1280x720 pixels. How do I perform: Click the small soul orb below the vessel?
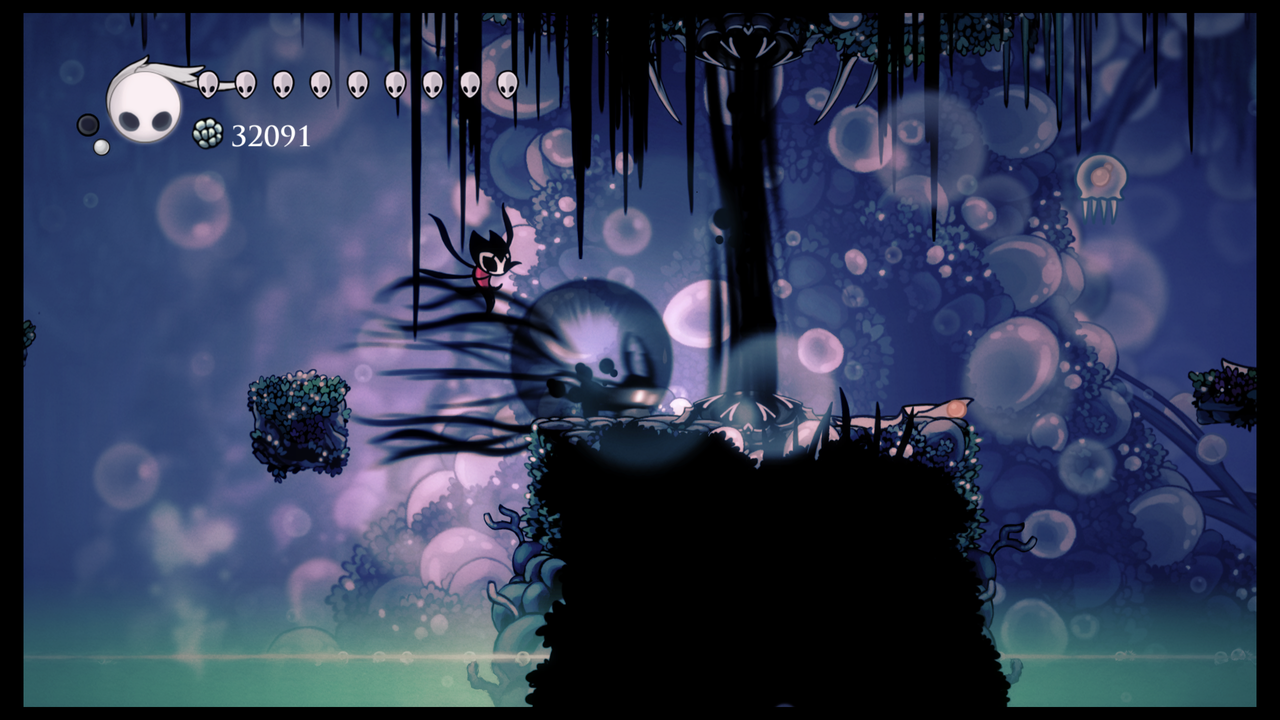101,146
